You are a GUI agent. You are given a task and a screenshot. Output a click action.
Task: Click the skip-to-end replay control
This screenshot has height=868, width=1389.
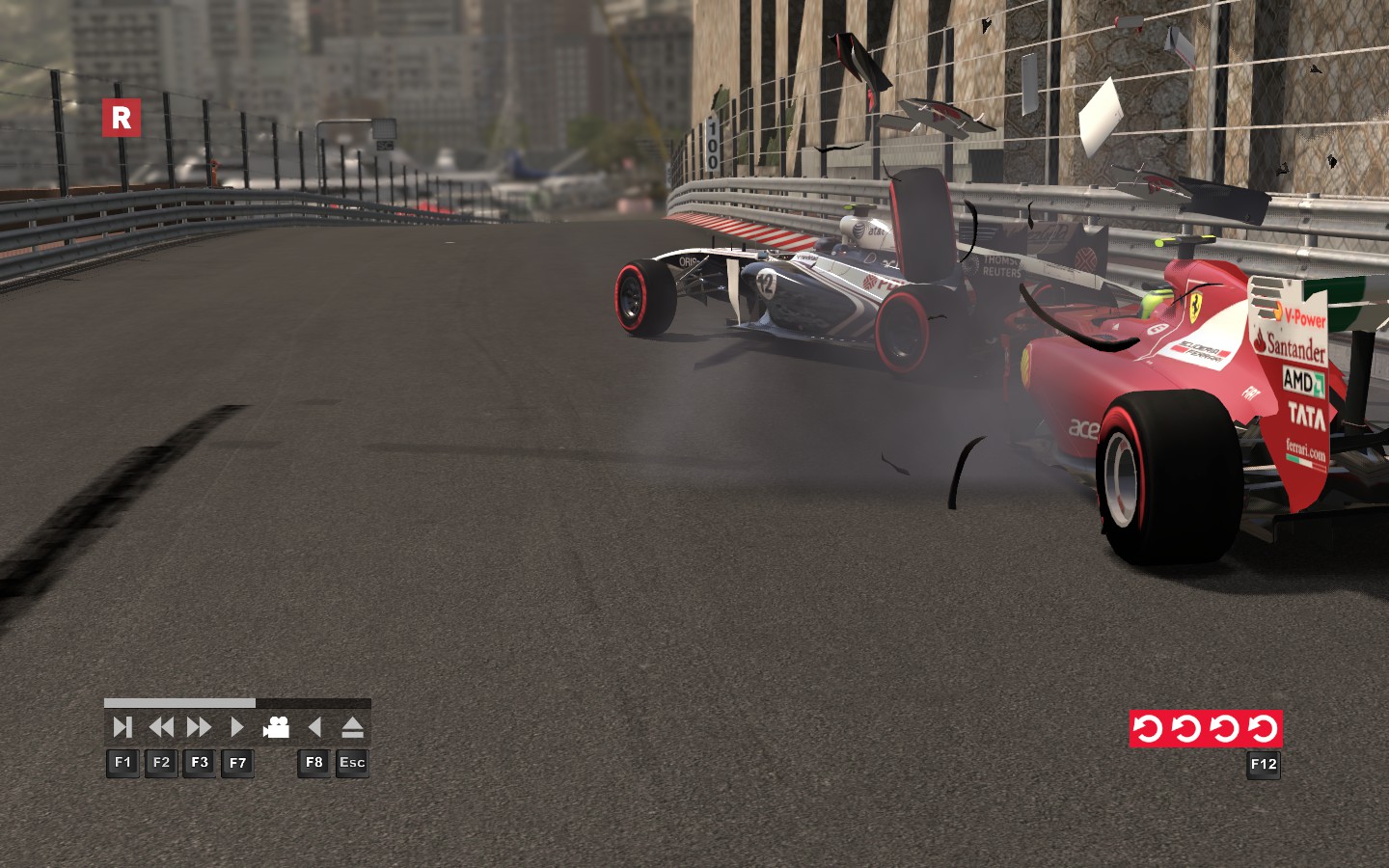123,727
